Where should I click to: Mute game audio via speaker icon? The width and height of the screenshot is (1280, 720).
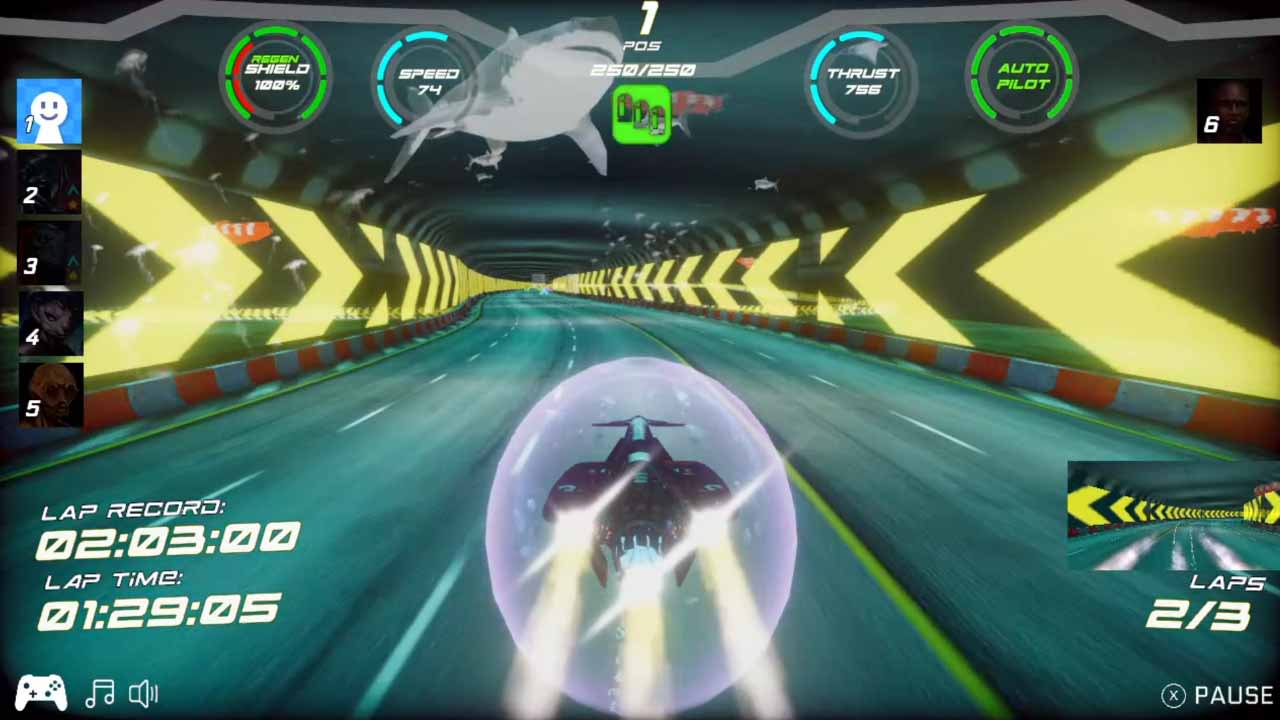pyautogui.click(x=145, y=693)
